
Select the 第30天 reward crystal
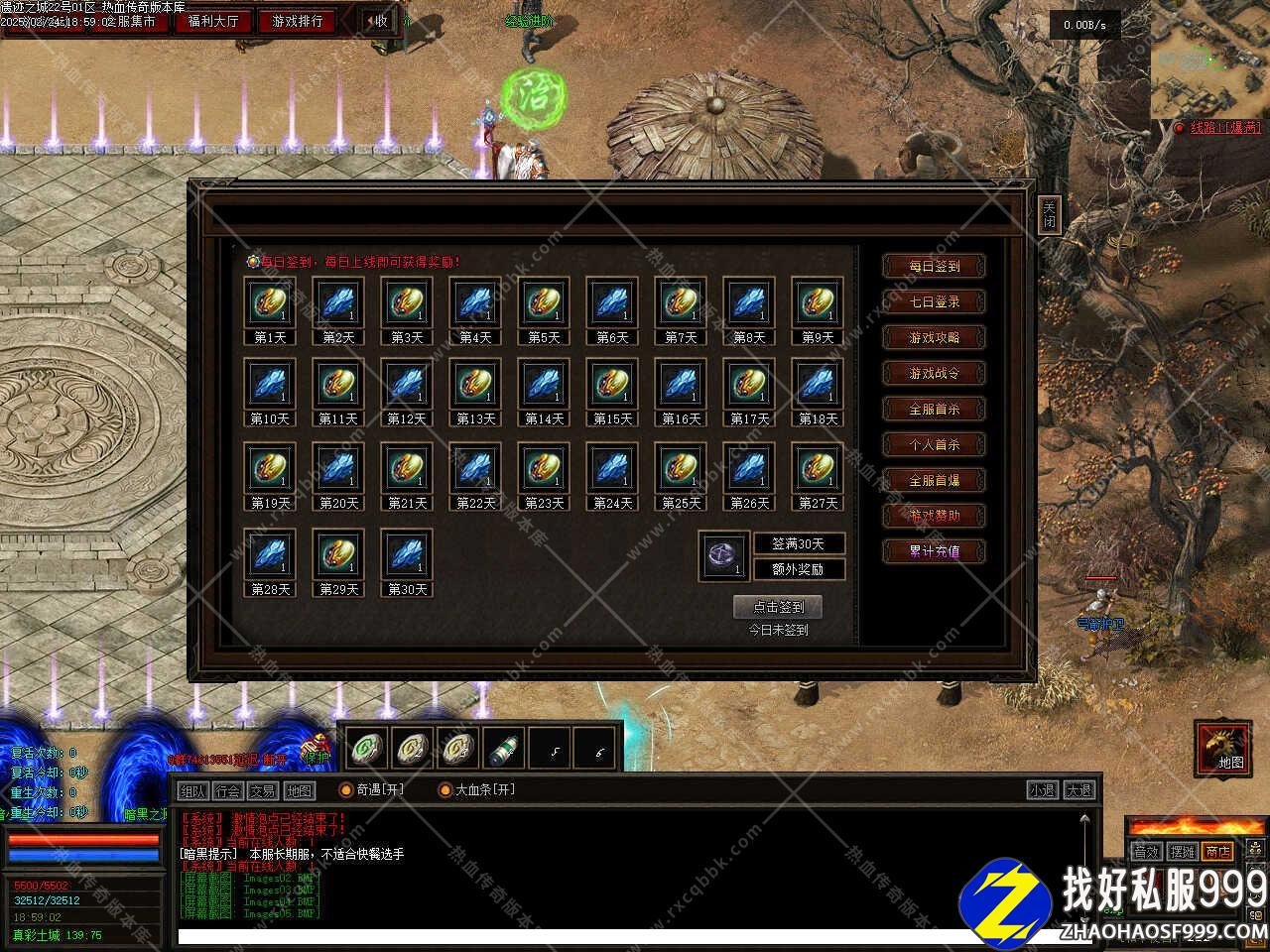pyautogui.click(x=407, y=554)
